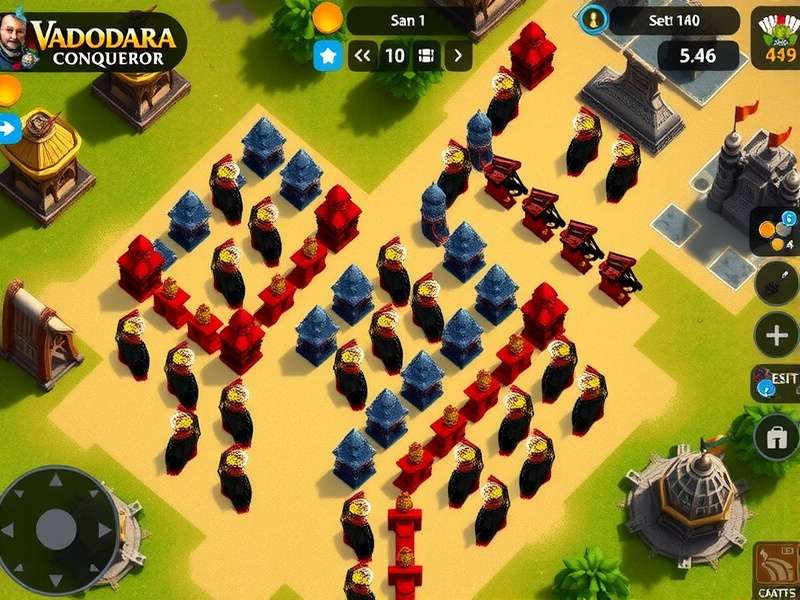800x600 pixels.
Task: Use the virtual joystick pad
Action: coord(56,528)
